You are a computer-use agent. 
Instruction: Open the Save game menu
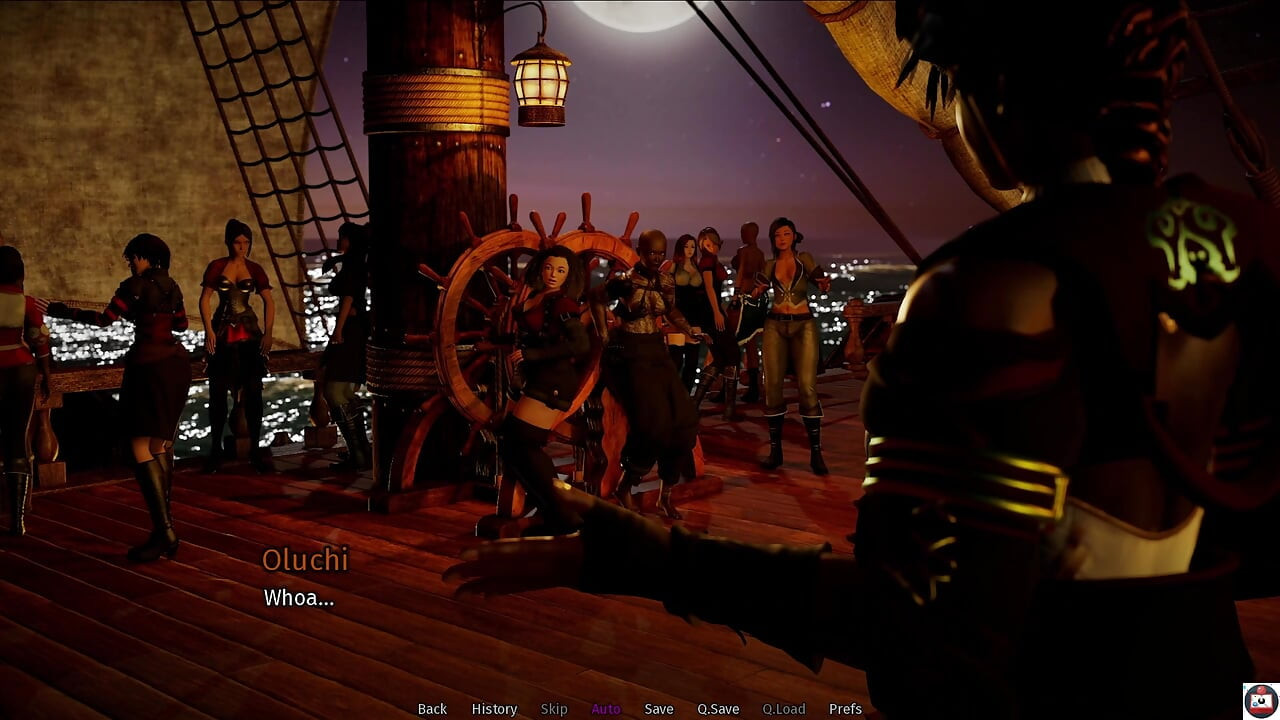point(659,709)
